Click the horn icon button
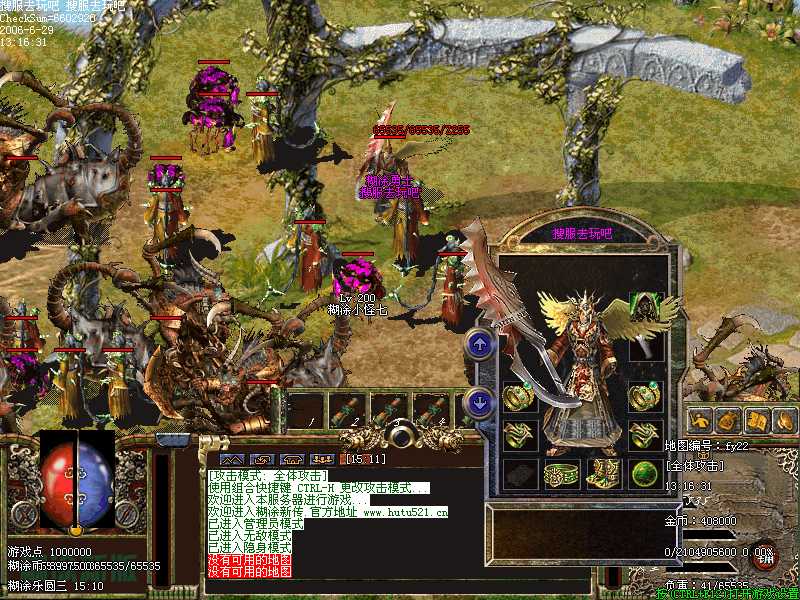The height and width of the screenshot is (600, 800). coord(784,420)
